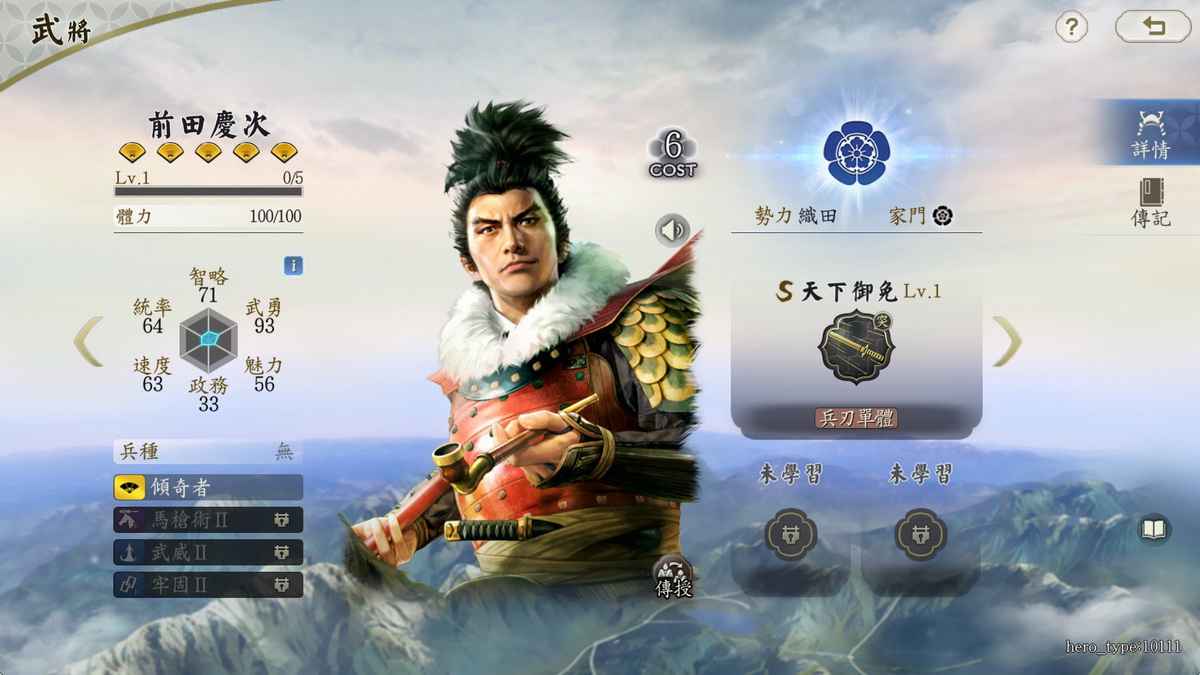Select the locked 牢固Ⅱ trait row
This screenshot has height=675, width=1200.
point(208,585)
